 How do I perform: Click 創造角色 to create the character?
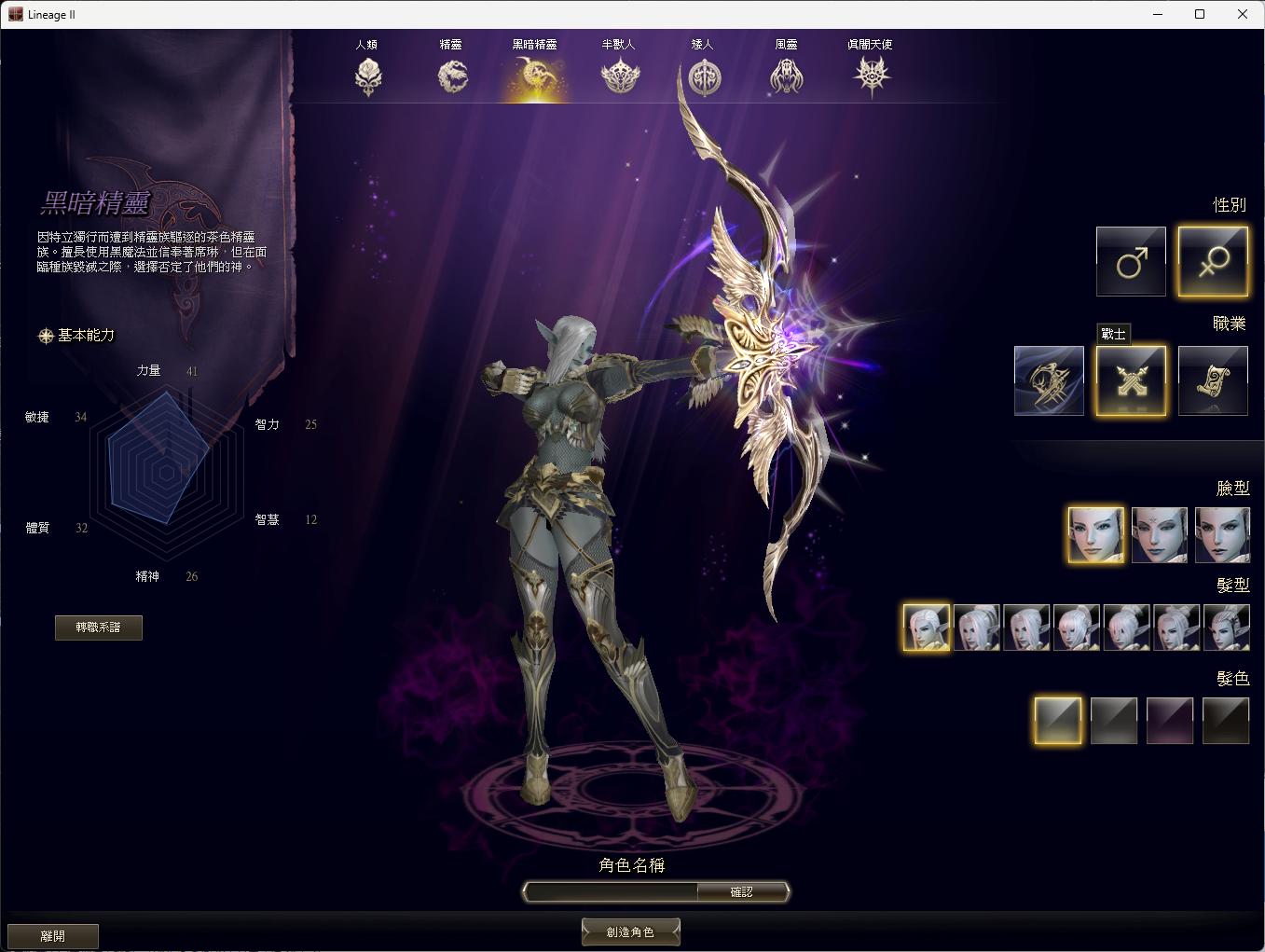pyautogui.click(x=630, y=932)
